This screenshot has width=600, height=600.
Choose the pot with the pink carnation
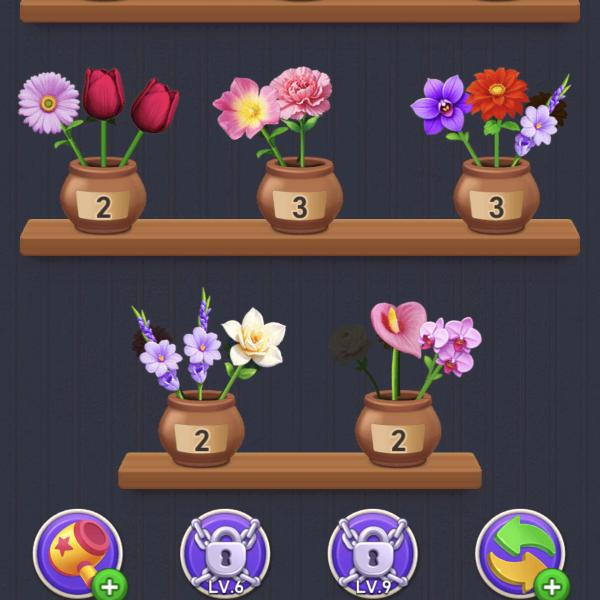300,195
